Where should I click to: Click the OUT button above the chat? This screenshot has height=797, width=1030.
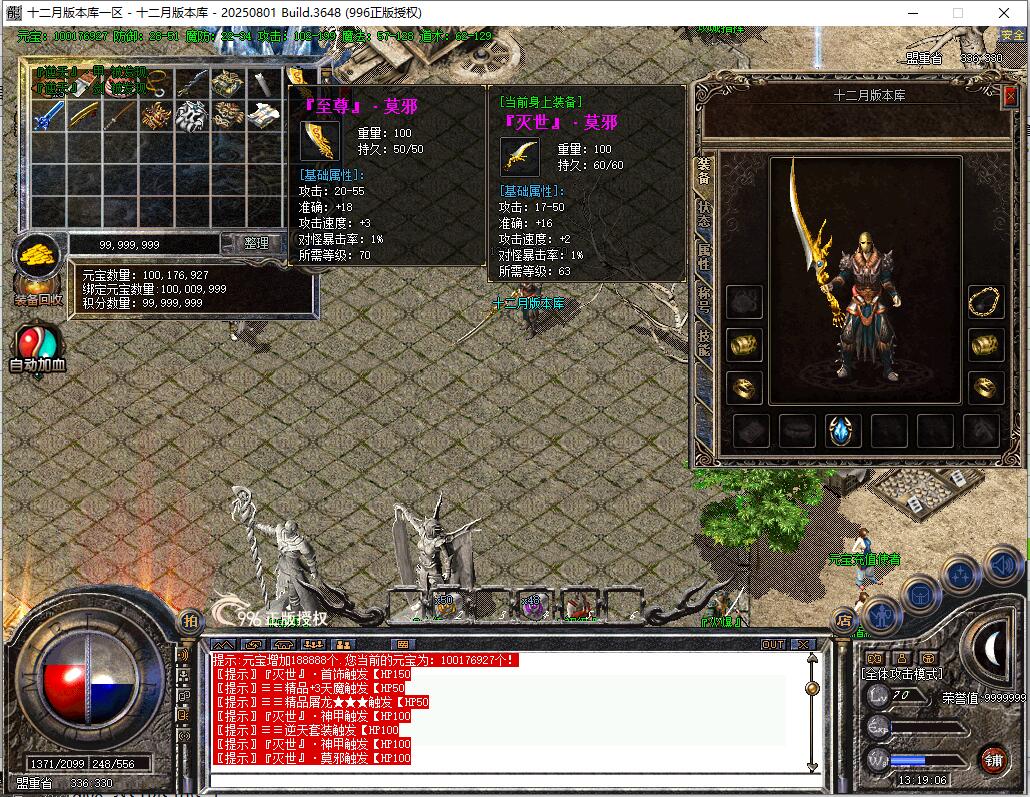point(773,645)
